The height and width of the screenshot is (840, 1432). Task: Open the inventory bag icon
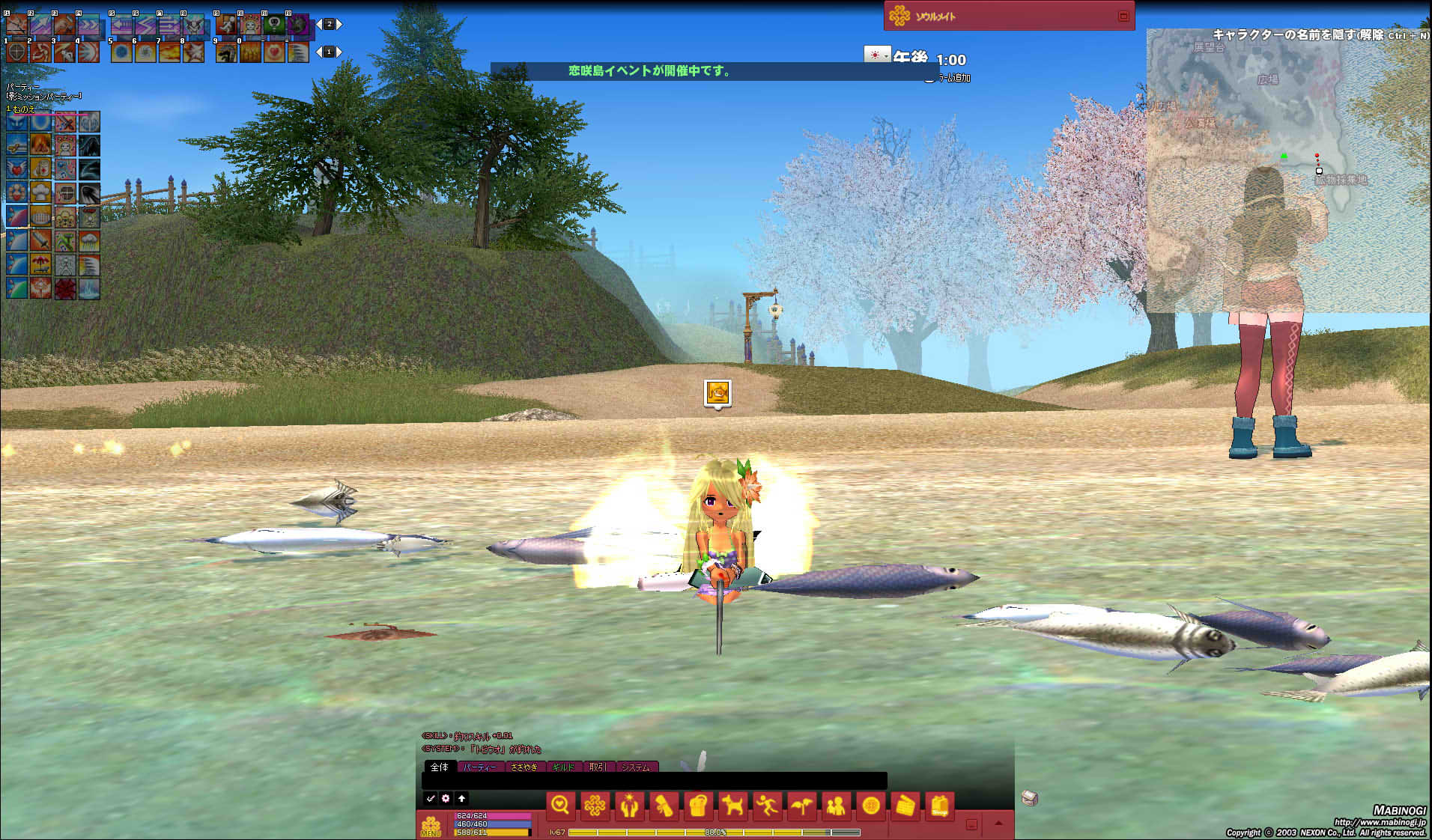click(x=698, y=806)
